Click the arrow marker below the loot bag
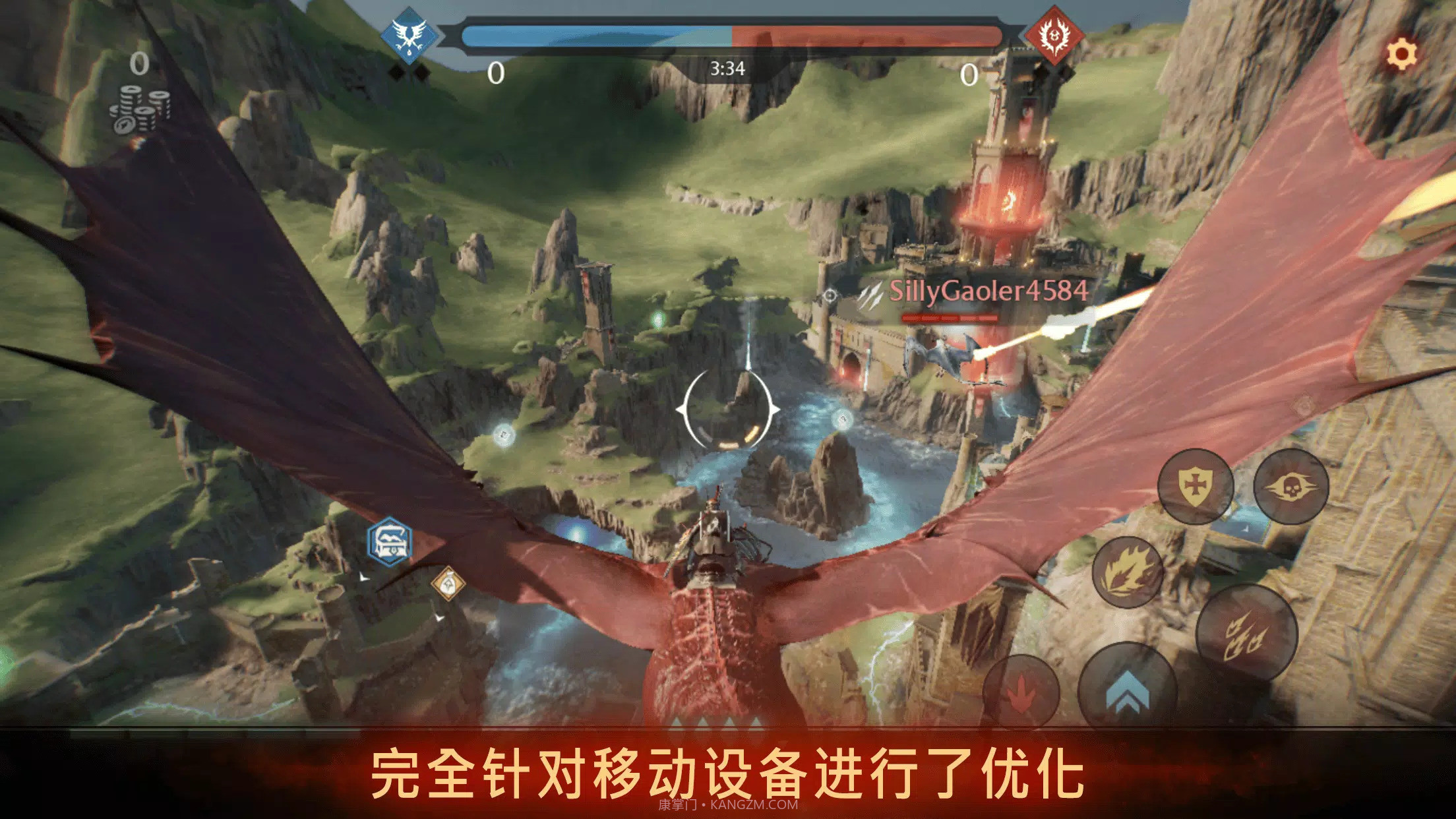This screenshot has height=819, width=1456. (x=440, y=617)
